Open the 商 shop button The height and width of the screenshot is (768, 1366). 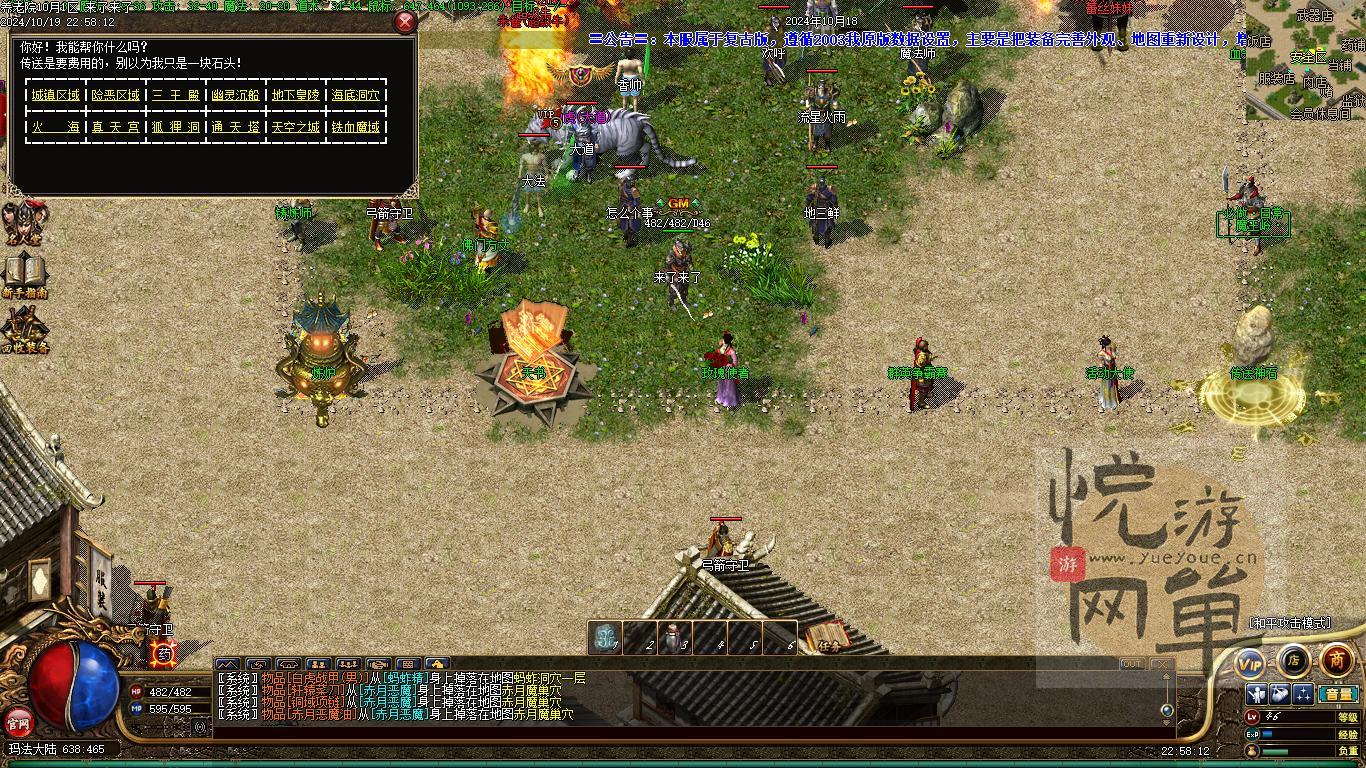point(1336,660)
